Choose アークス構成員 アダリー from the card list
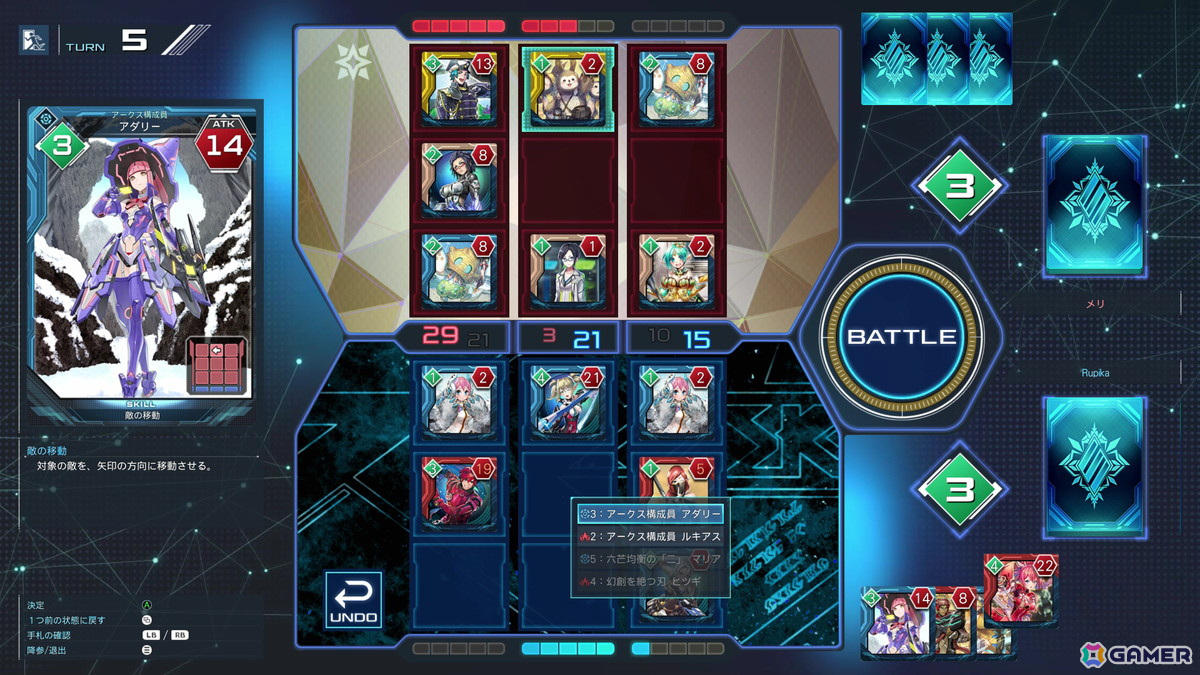Viewport: 1200px width, 675px height. pos(650,514)
